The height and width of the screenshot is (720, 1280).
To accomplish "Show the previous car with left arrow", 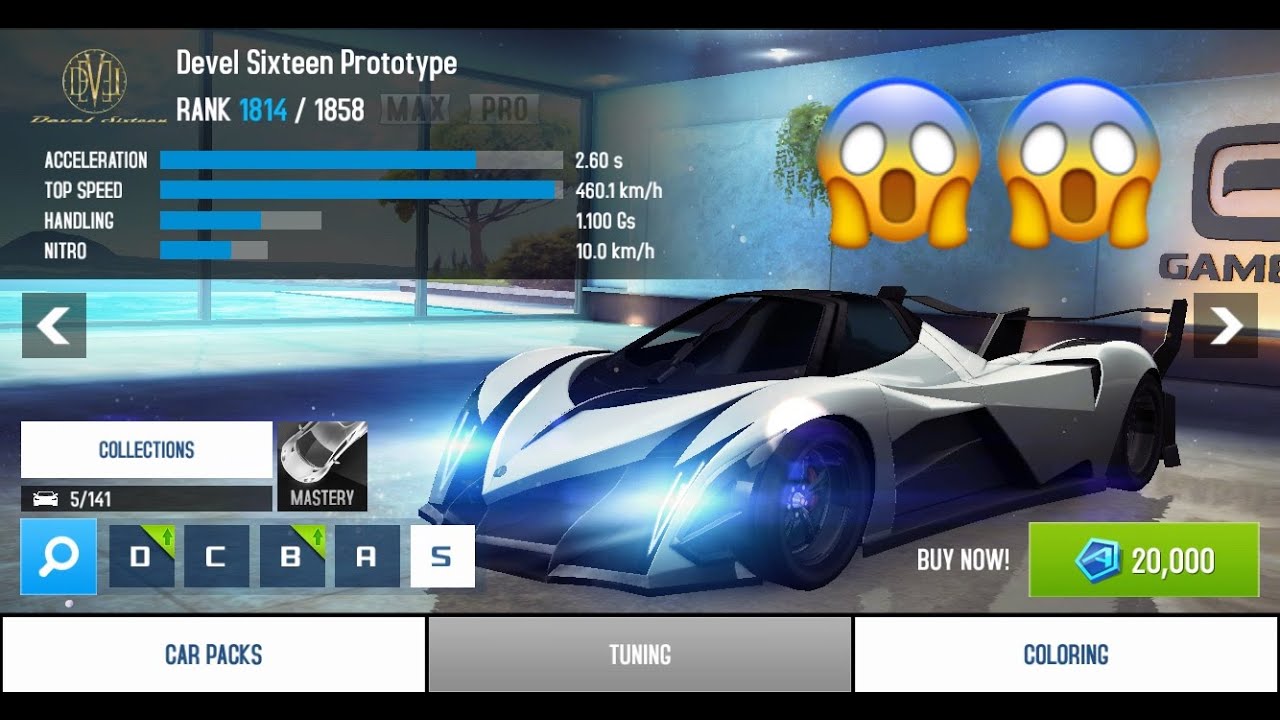I will [53, 326].
